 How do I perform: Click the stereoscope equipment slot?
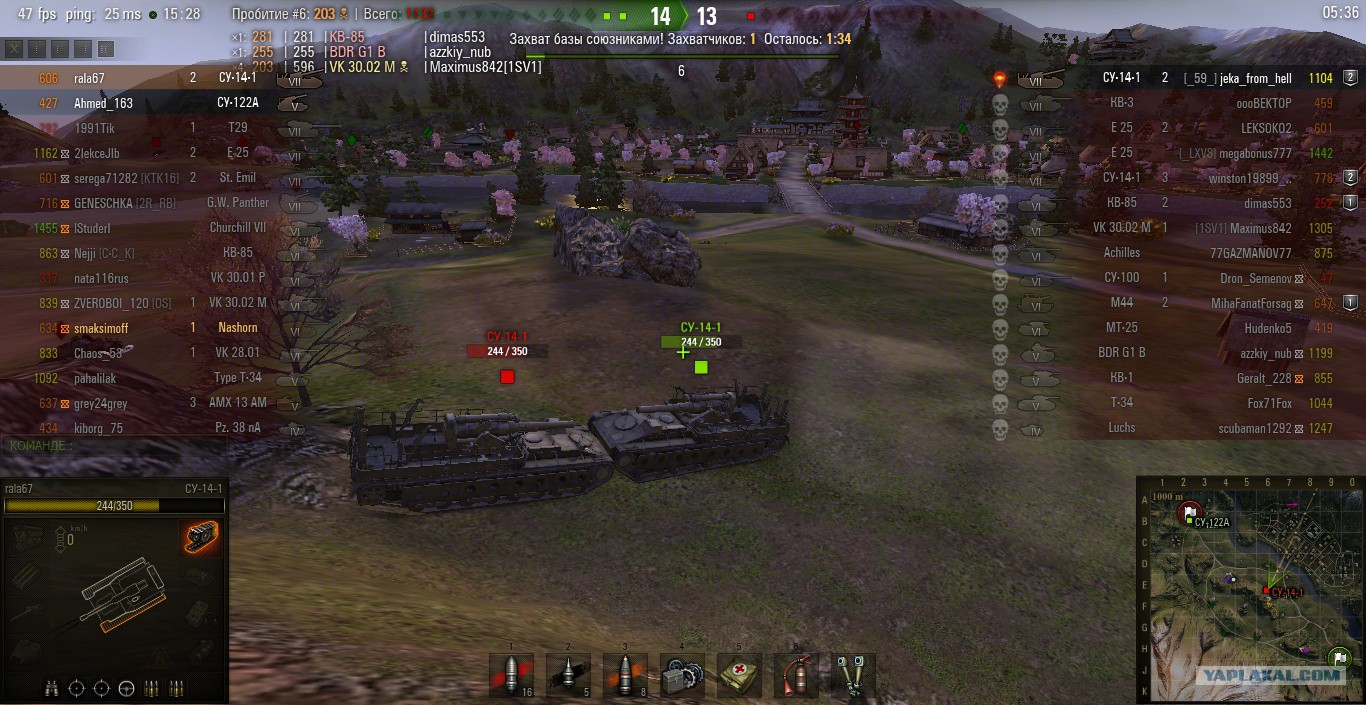tap(853, 675)
